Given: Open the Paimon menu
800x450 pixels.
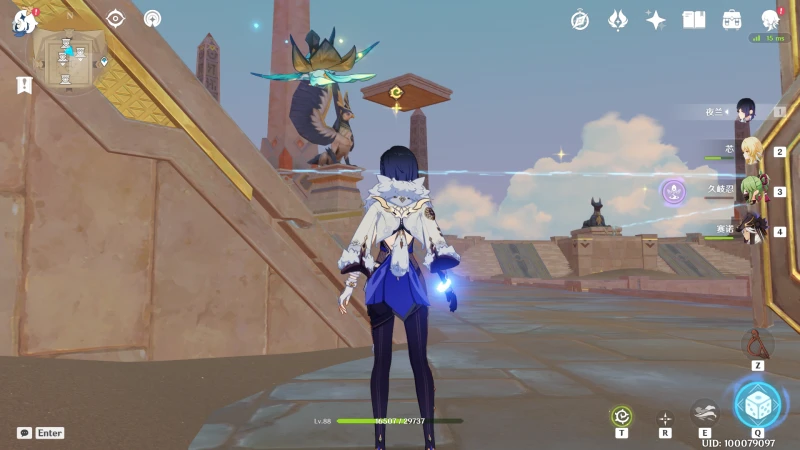Looking at the screenshot, I should coord(22,22).
